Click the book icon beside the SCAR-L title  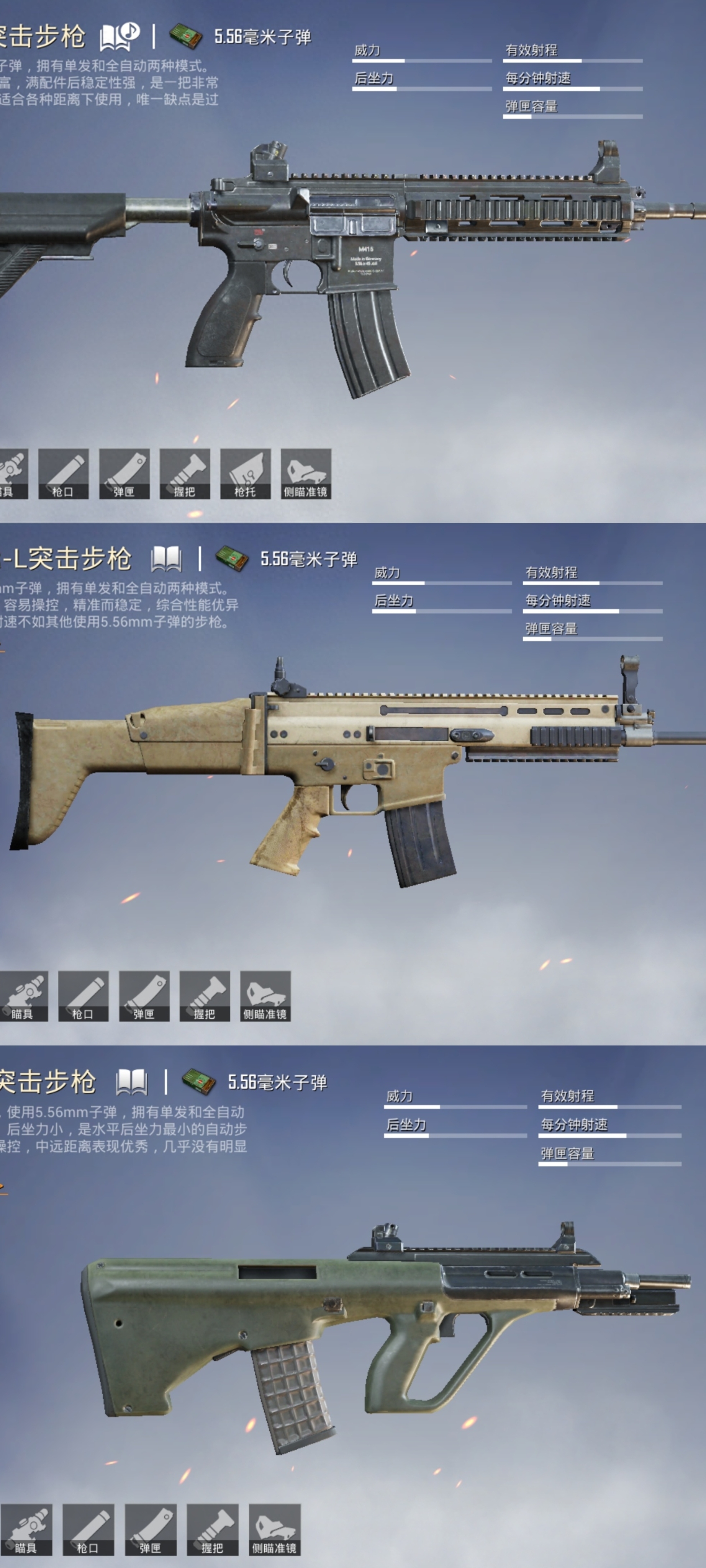coord(166,558)
